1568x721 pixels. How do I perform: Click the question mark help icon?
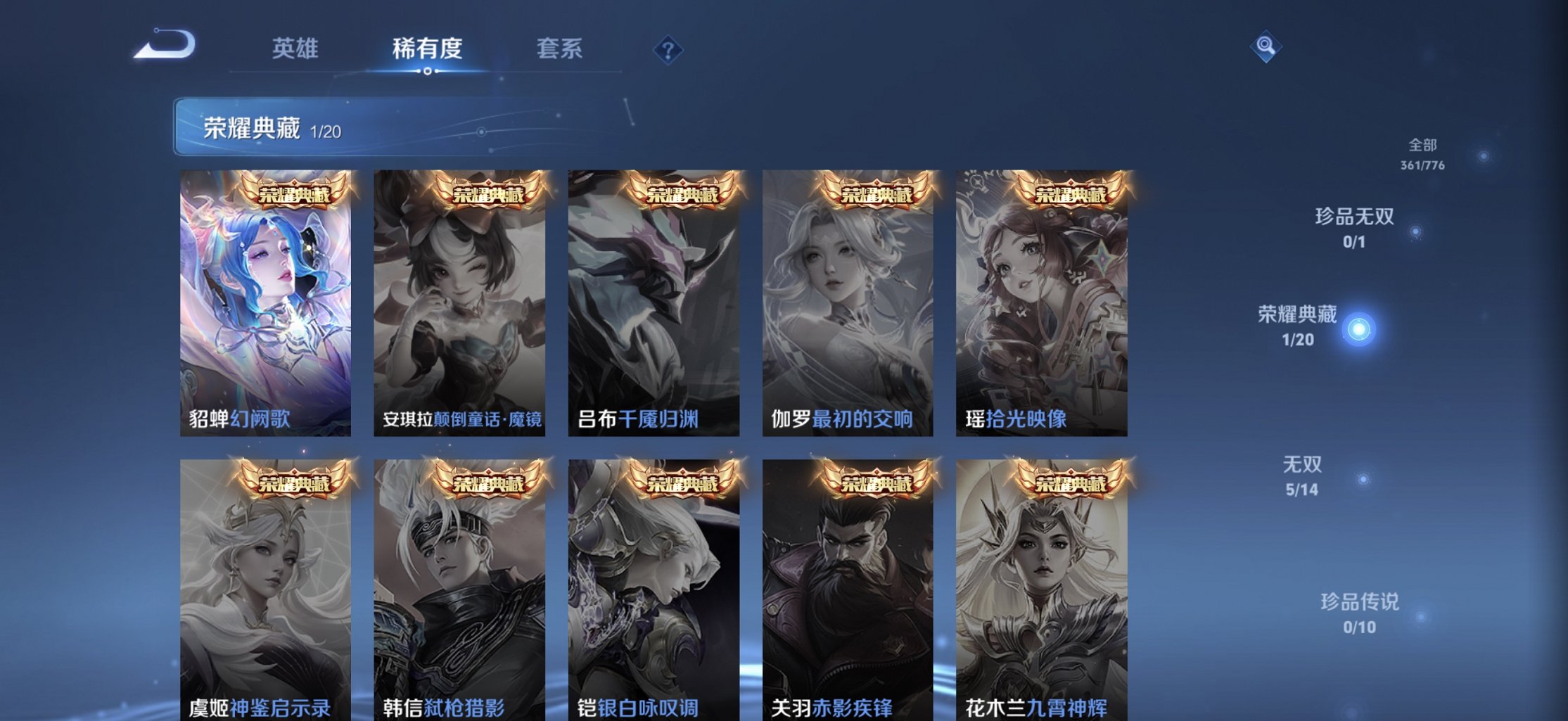[668, 49]
